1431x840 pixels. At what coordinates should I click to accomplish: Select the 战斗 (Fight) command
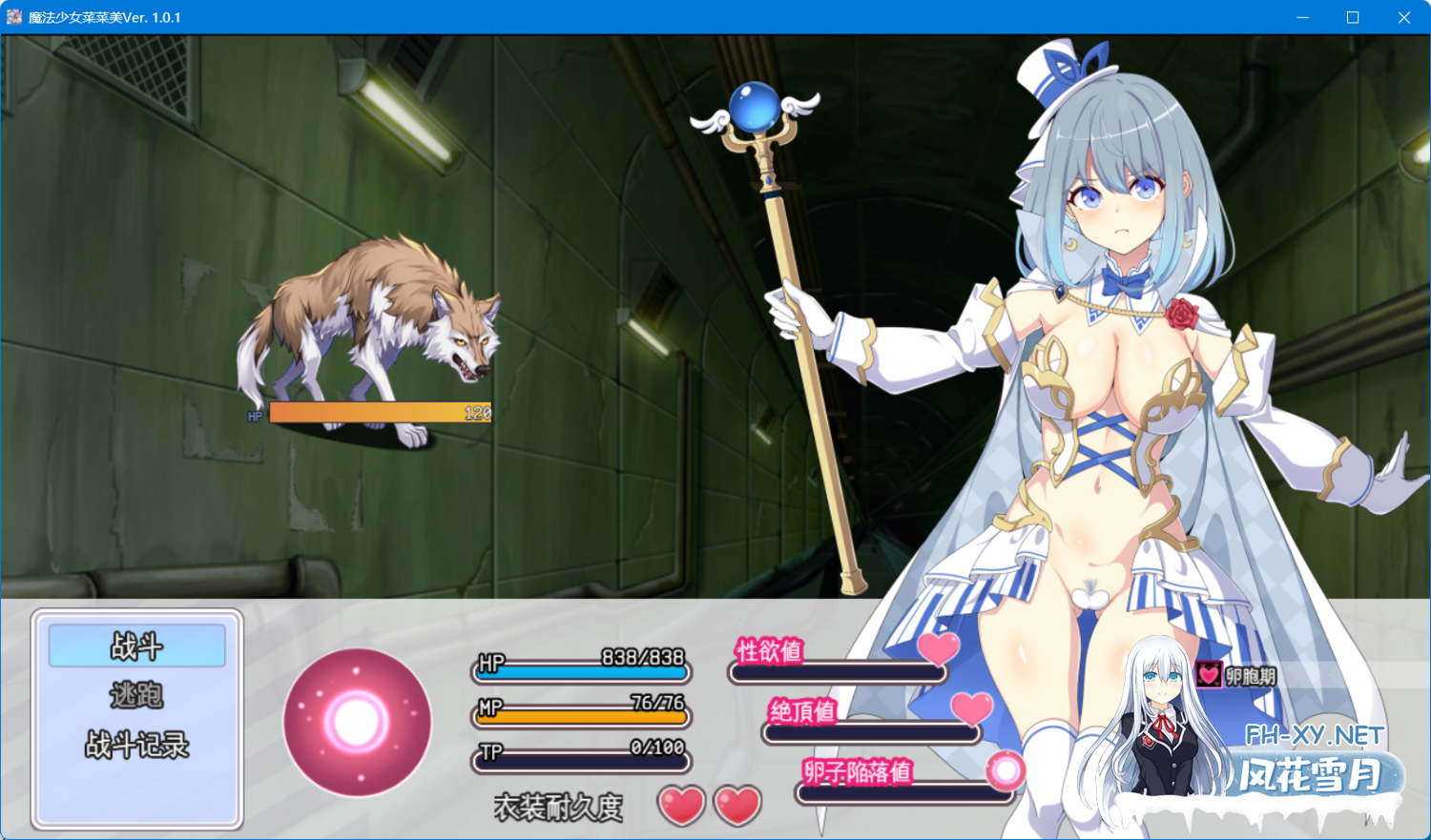click(x=137, y=646)
